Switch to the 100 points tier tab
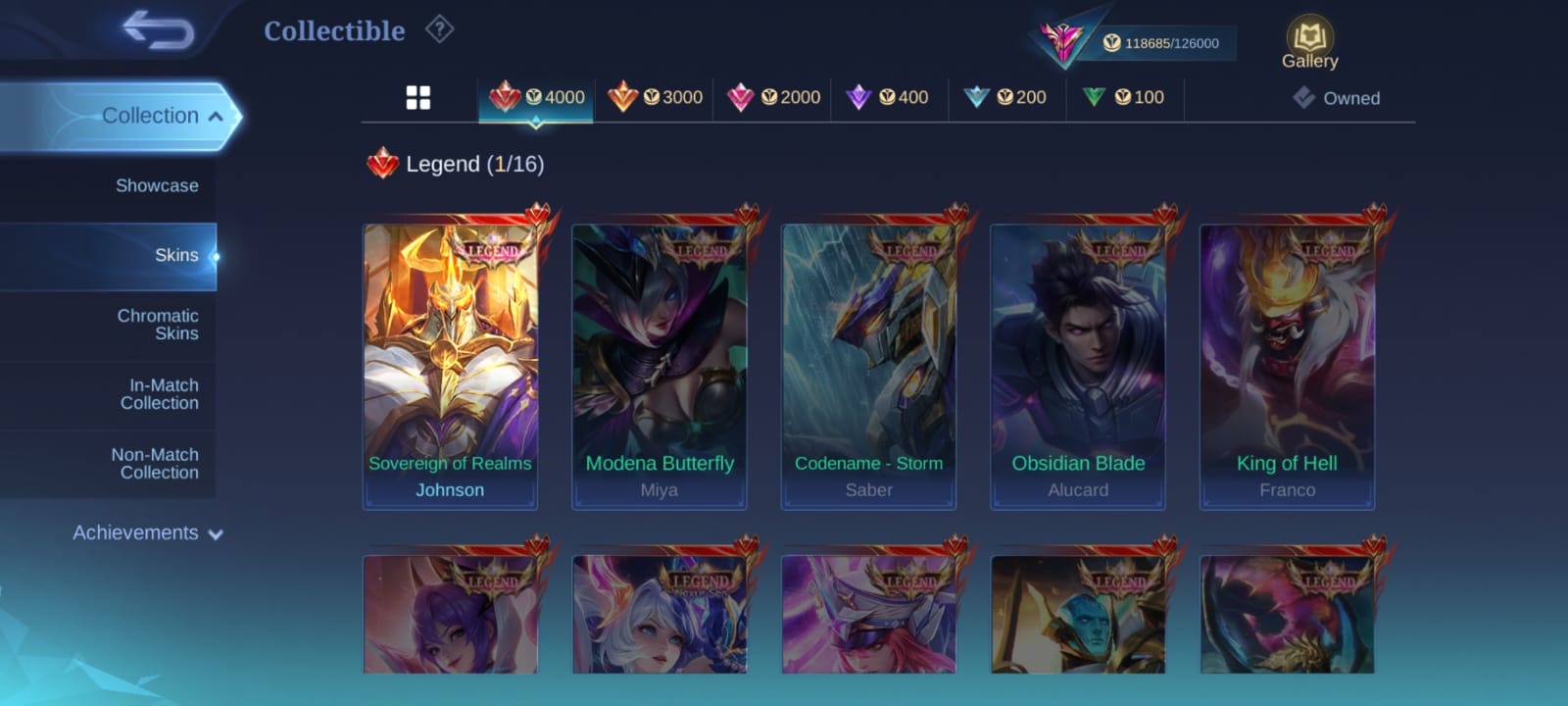 pos(1124,97)
